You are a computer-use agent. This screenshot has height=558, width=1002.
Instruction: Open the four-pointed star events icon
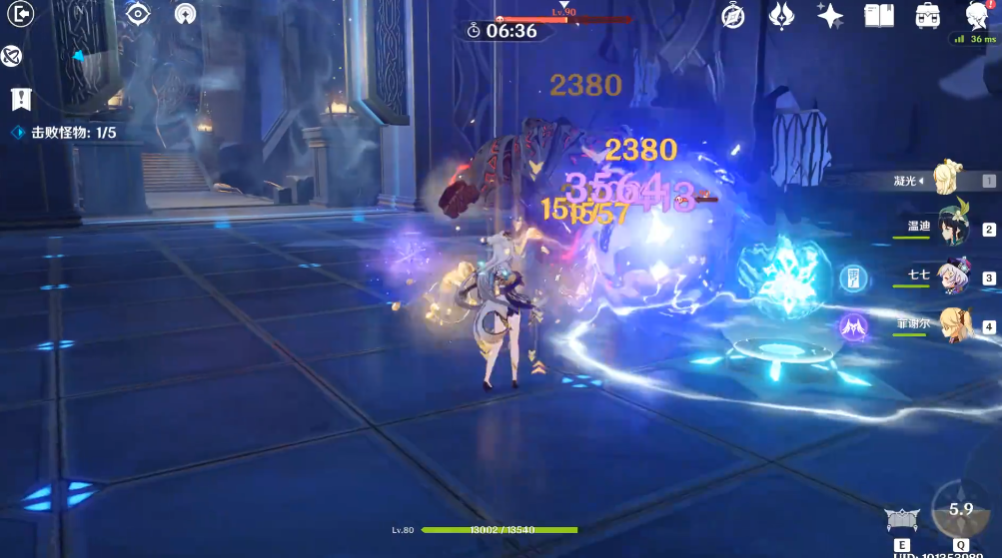pyautogui.click(x=829, y=15)
